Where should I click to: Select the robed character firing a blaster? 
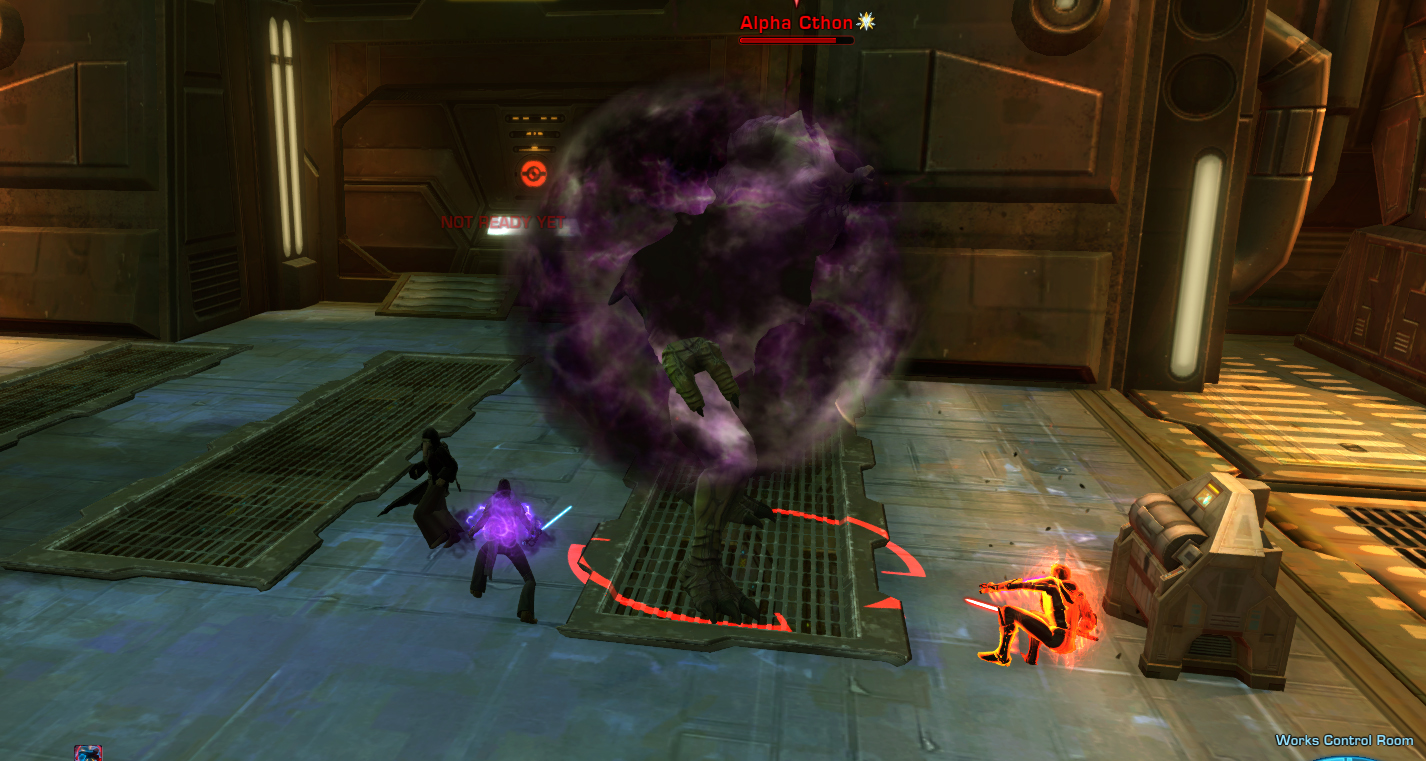point(435,480)
